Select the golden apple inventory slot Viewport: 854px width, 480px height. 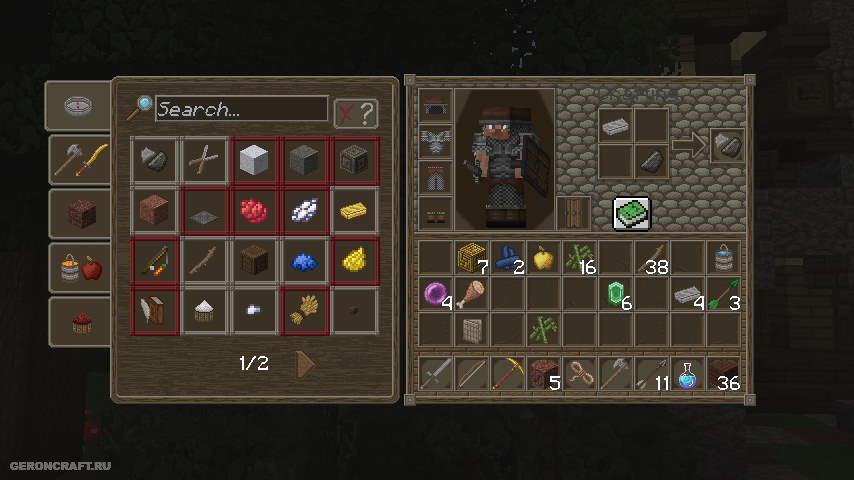pyautogui.click(x=544, y=258)
